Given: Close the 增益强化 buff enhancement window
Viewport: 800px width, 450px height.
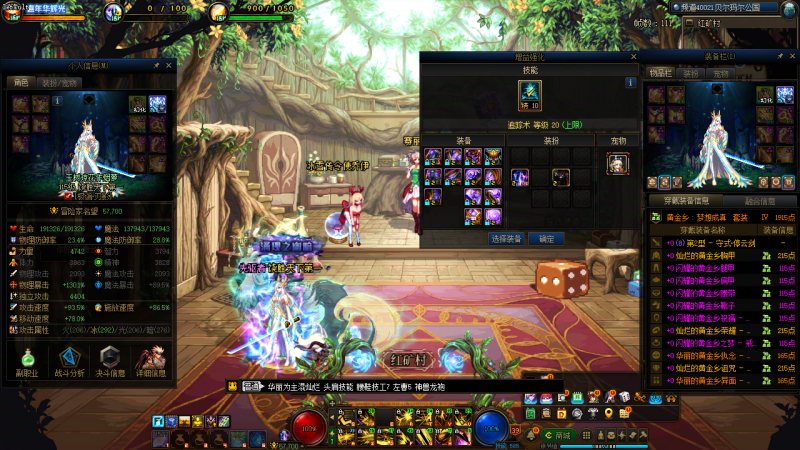Looking at the screenshot, I should click(x=633, y=58).
